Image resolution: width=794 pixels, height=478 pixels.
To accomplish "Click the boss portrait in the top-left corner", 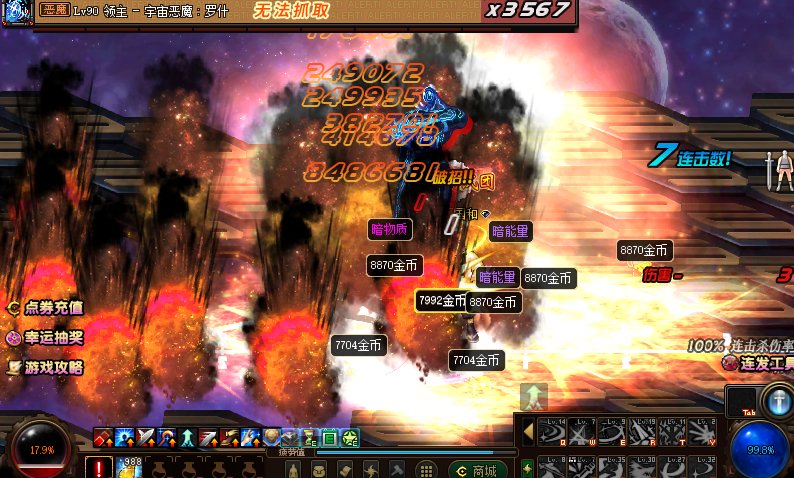I will (x=17, y=12).
